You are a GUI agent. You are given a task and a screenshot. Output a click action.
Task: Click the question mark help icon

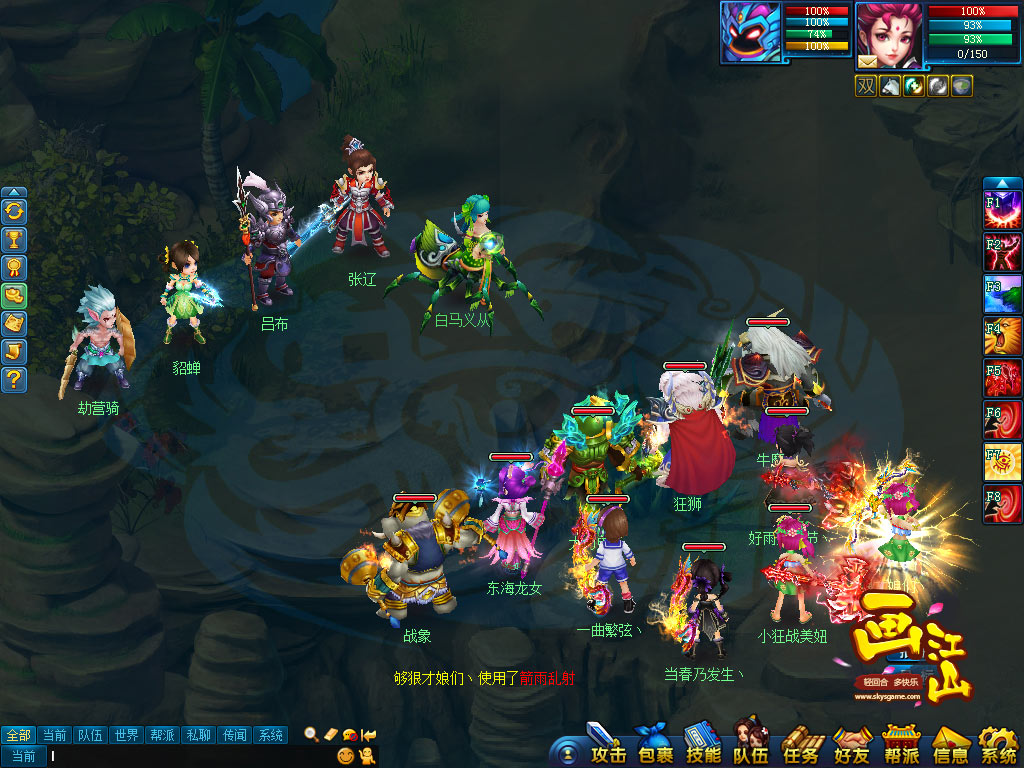click(x=14, y=379)
